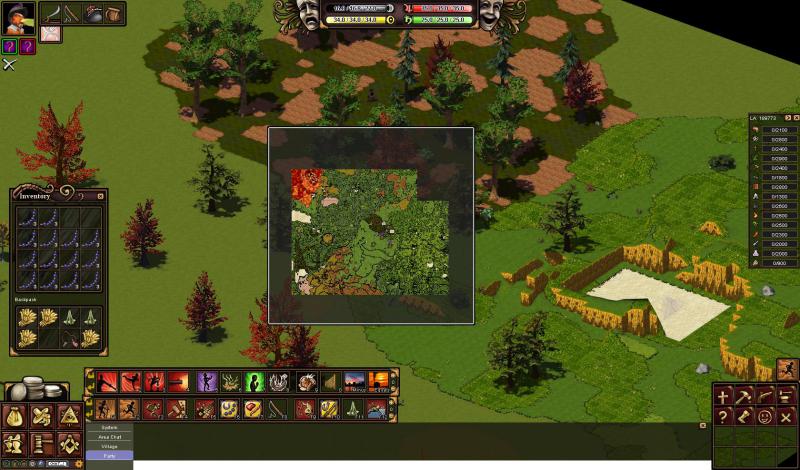The image size is (800, 470).
Task: Click the smiley face action button
Action: click(x=765, y=417)
